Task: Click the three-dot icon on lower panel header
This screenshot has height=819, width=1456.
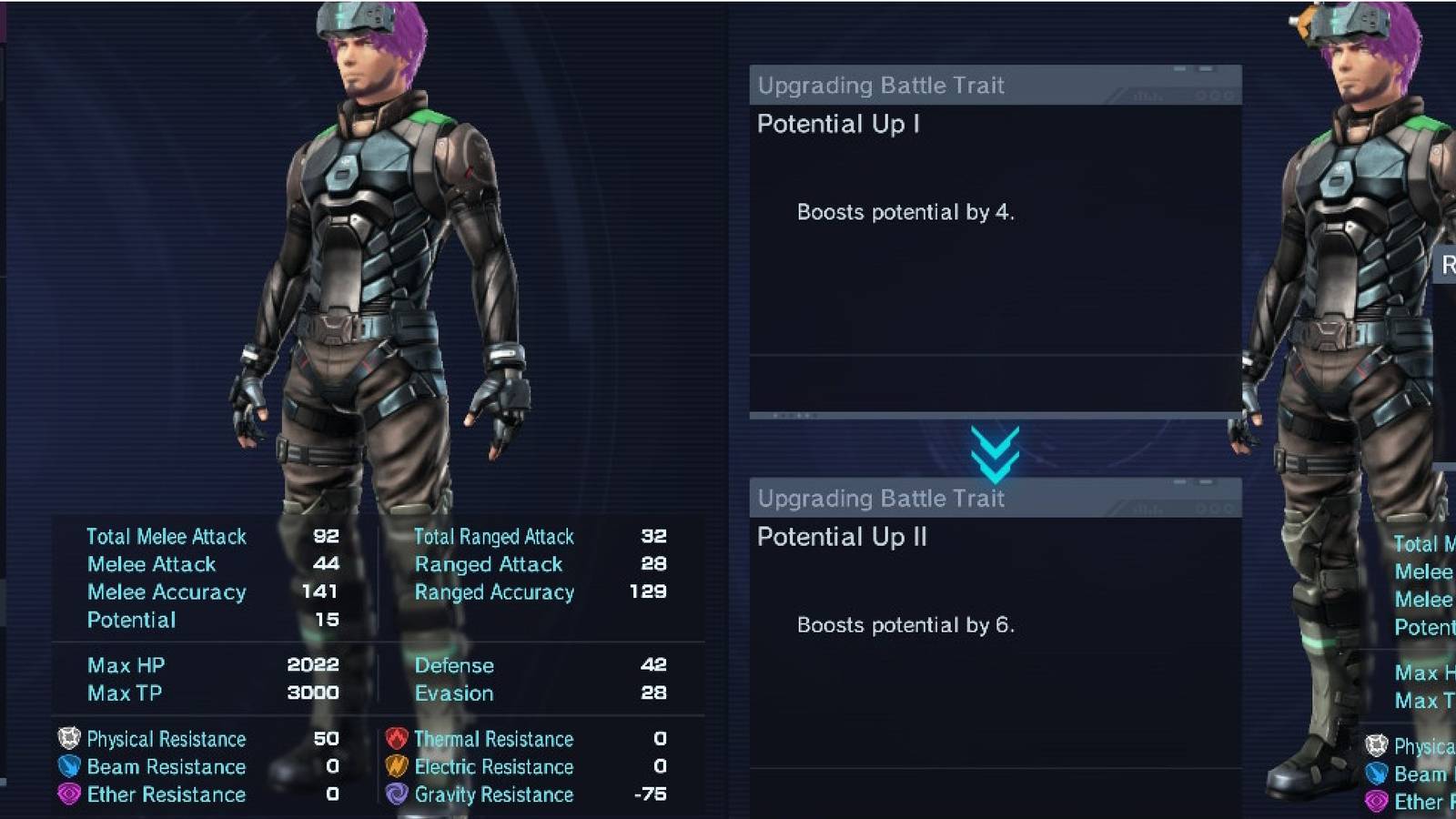Action: point(1213,508)
